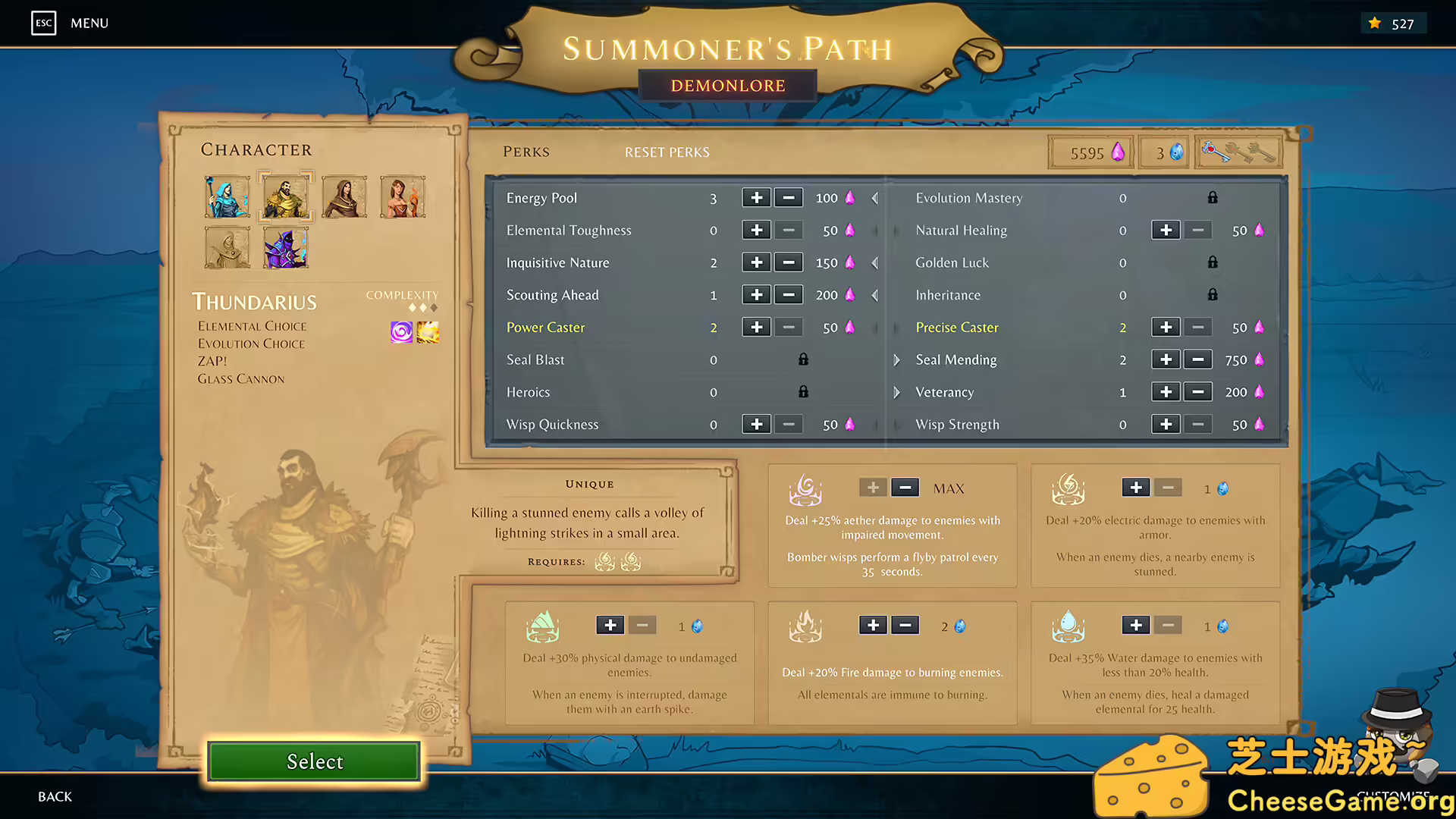Image resolution: width=1456 pixels, height=819 pixels.
Task: Click the water damage perk icon
Action: click(x=1069, y=626)
